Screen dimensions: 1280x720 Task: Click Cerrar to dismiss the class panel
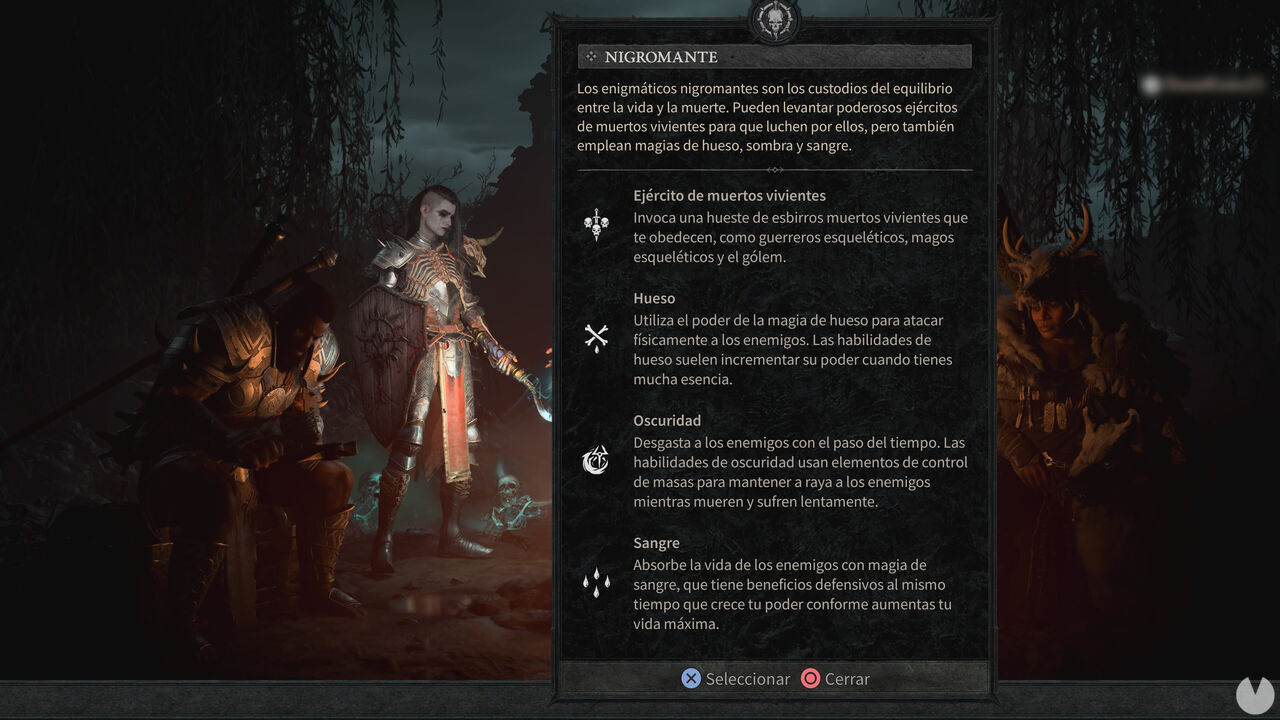point(836,679)
